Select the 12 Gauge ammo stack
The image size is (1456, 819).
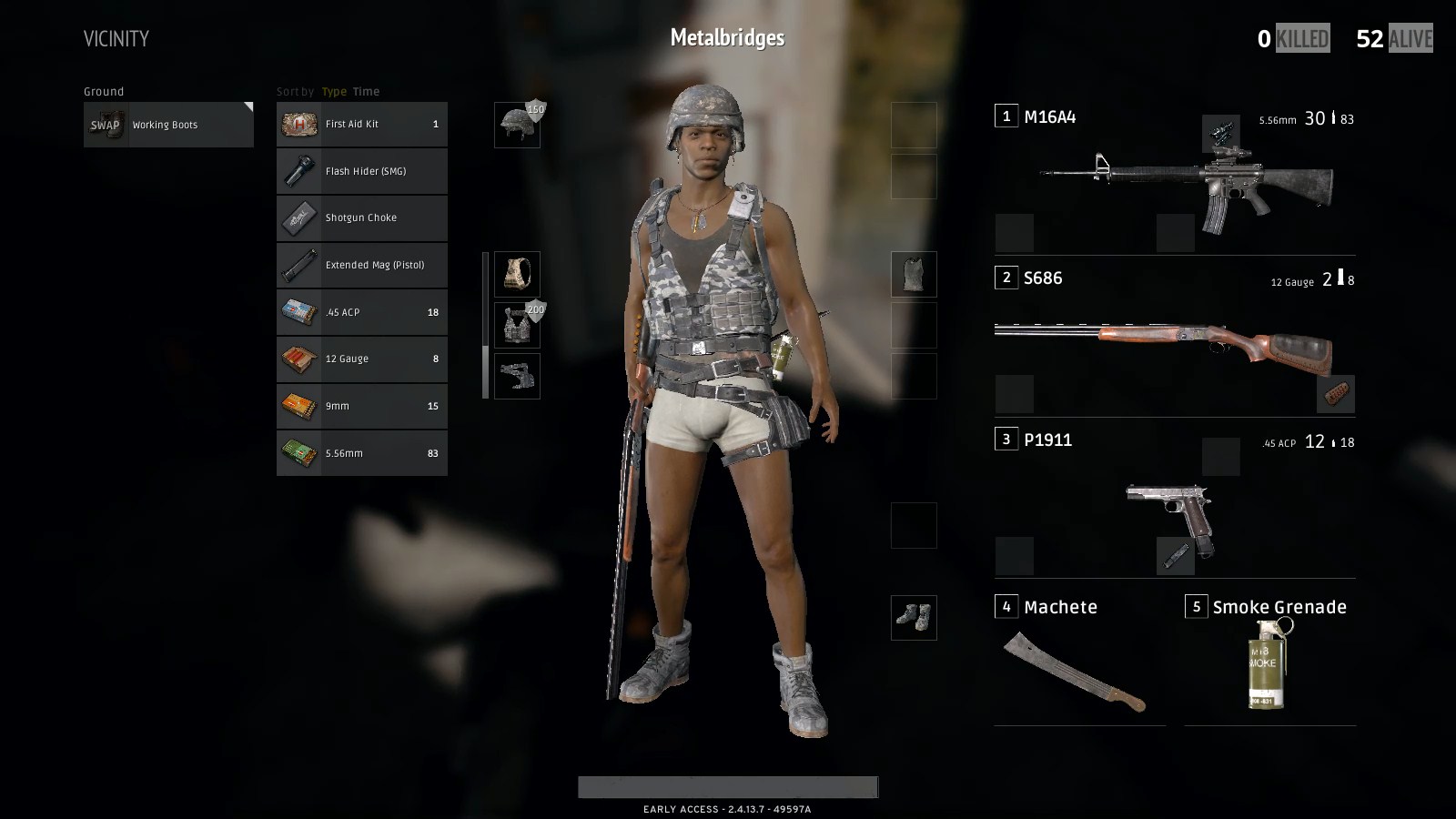[x=361, y=359]
